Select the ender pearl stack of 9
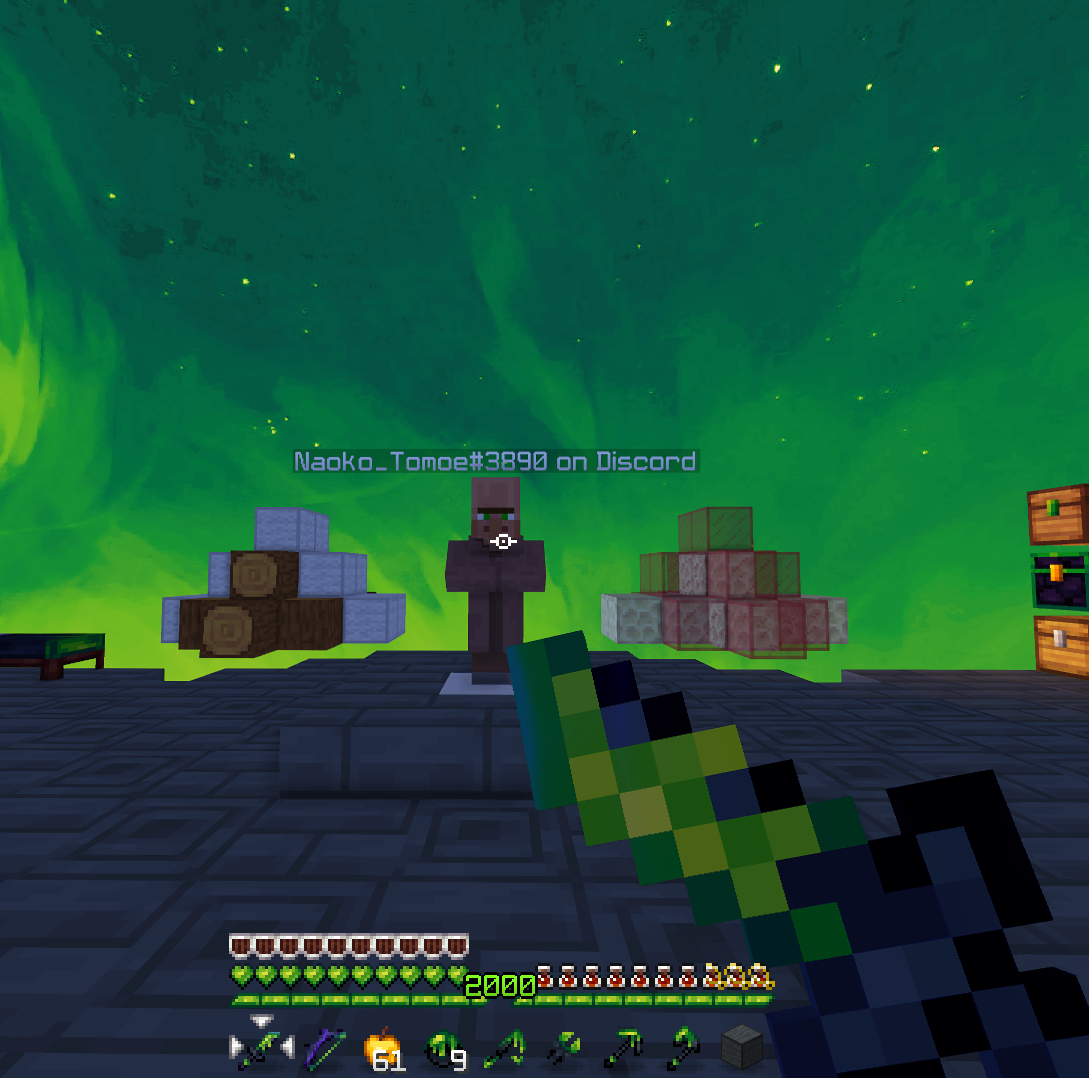Image resolution: width=1089 pixels, height=1078 pixels. coord(443,1049)
